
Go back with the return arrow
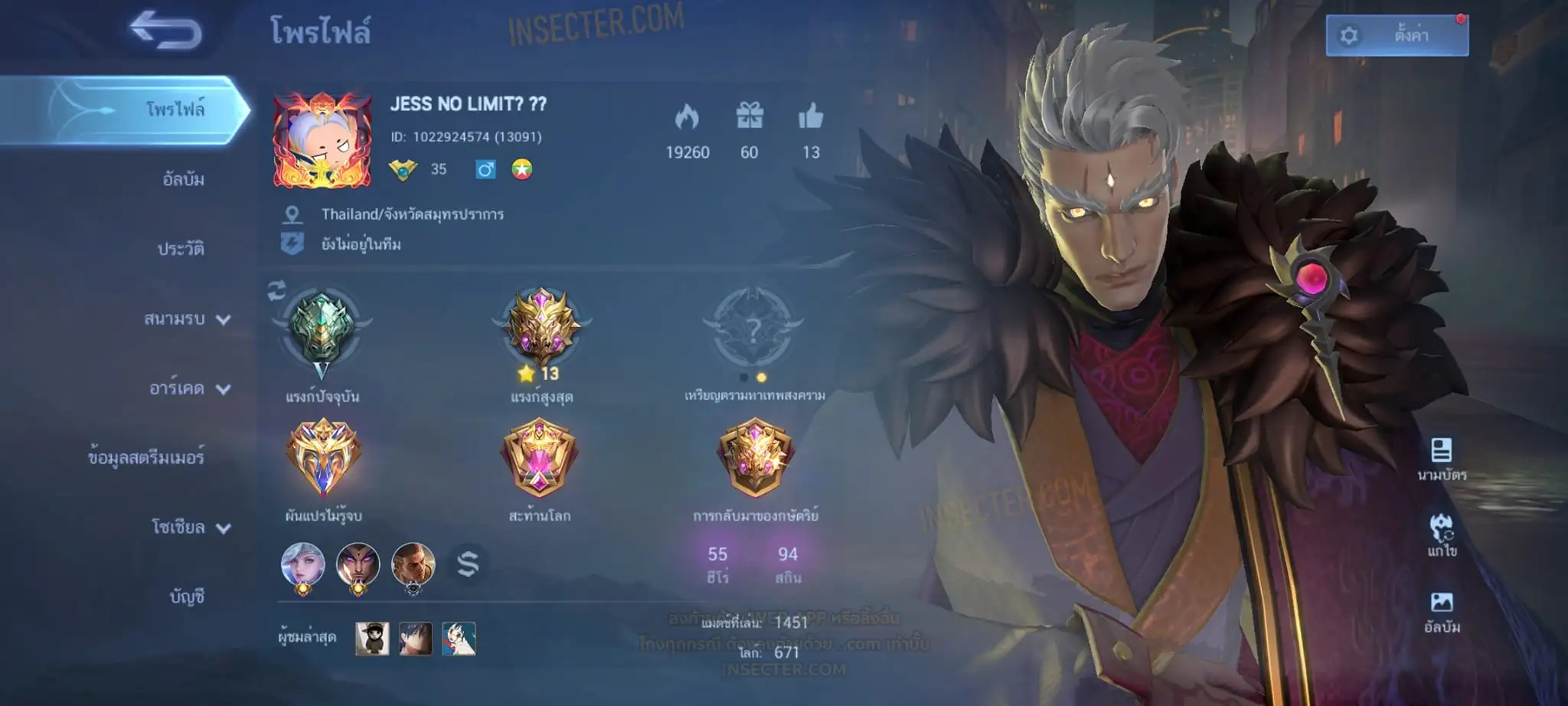point(166,31)
